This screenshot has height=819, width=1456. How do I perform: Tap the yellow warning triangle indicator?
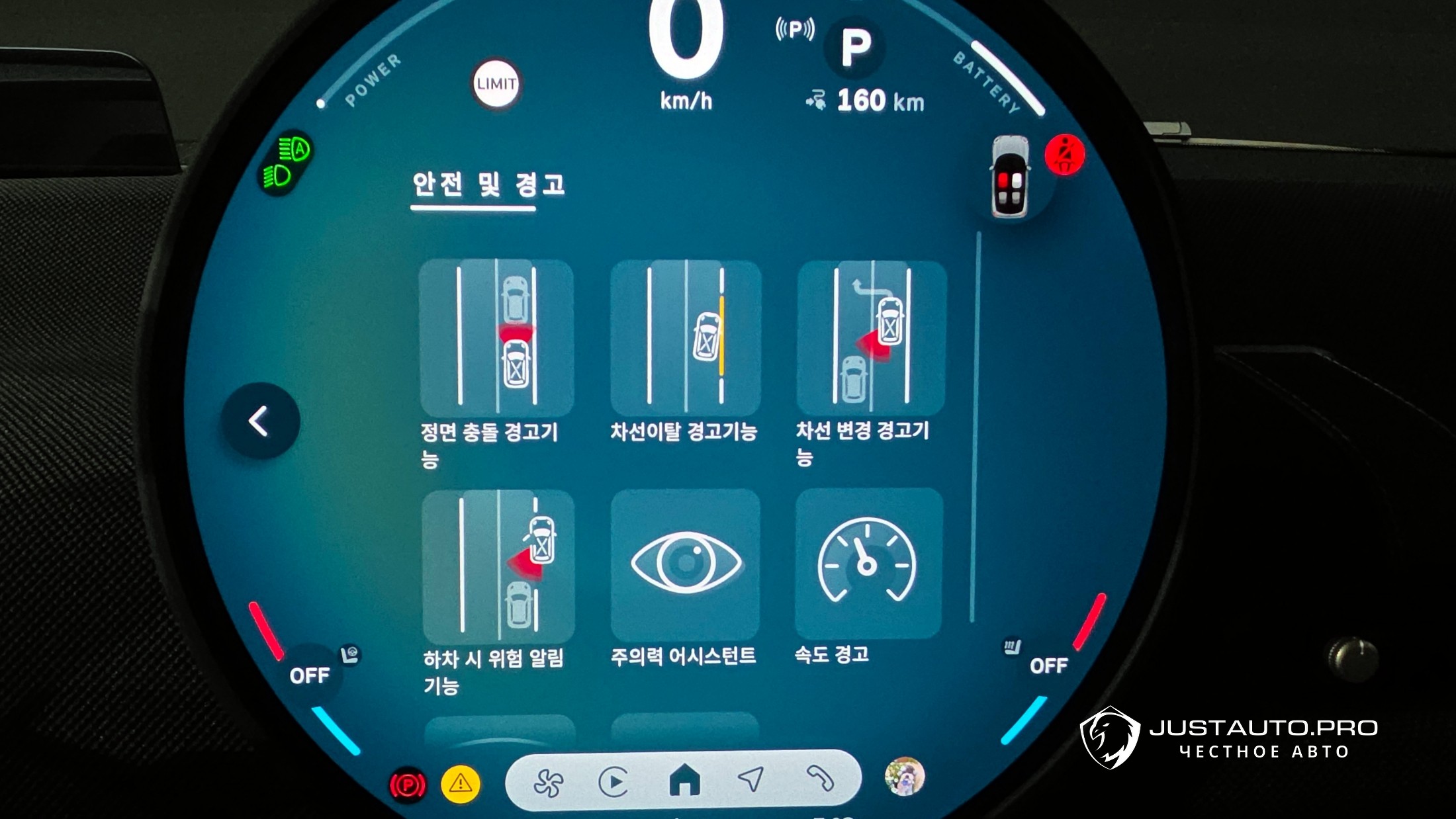[x=461, y=785]
